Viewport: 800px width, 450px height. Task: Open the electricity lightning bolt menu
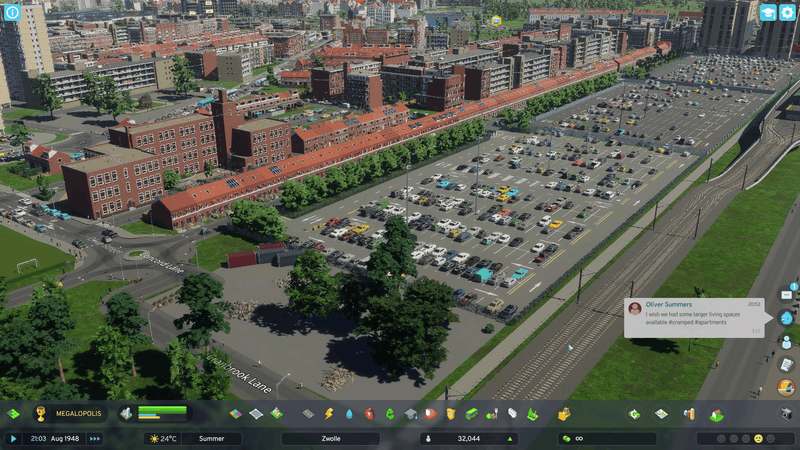(328, 413)
